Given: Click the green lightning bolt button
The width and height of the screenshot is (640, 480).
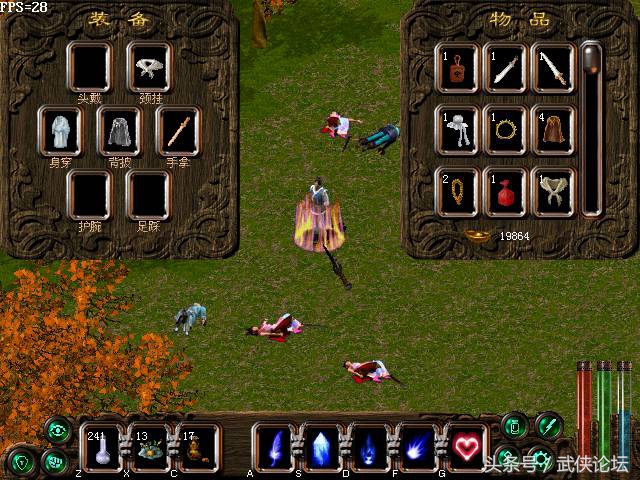Looking at the screenshot, I should (548, 426).
